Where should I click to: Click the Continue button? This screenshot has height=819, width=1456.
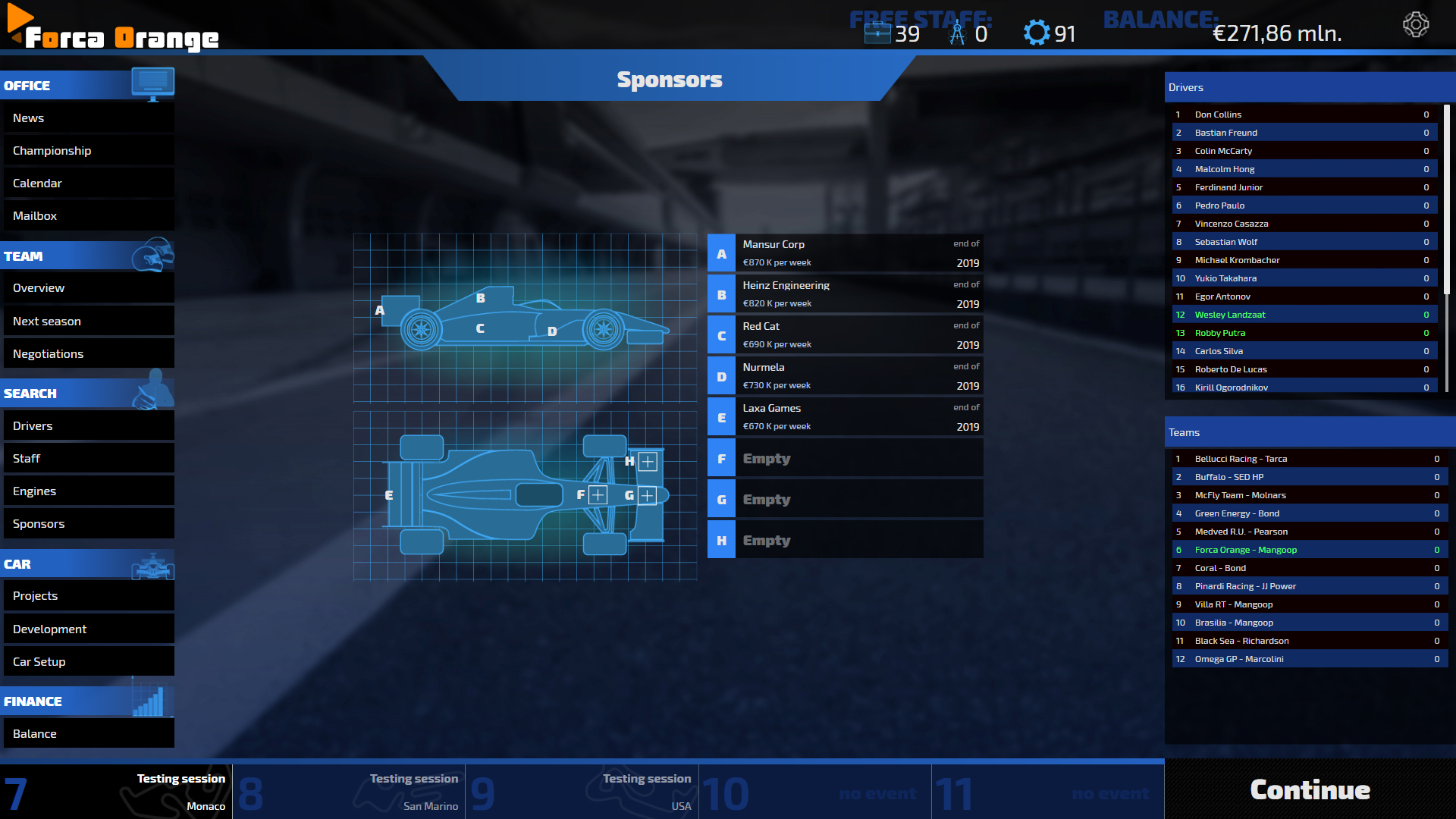(x=1310, y=790)
